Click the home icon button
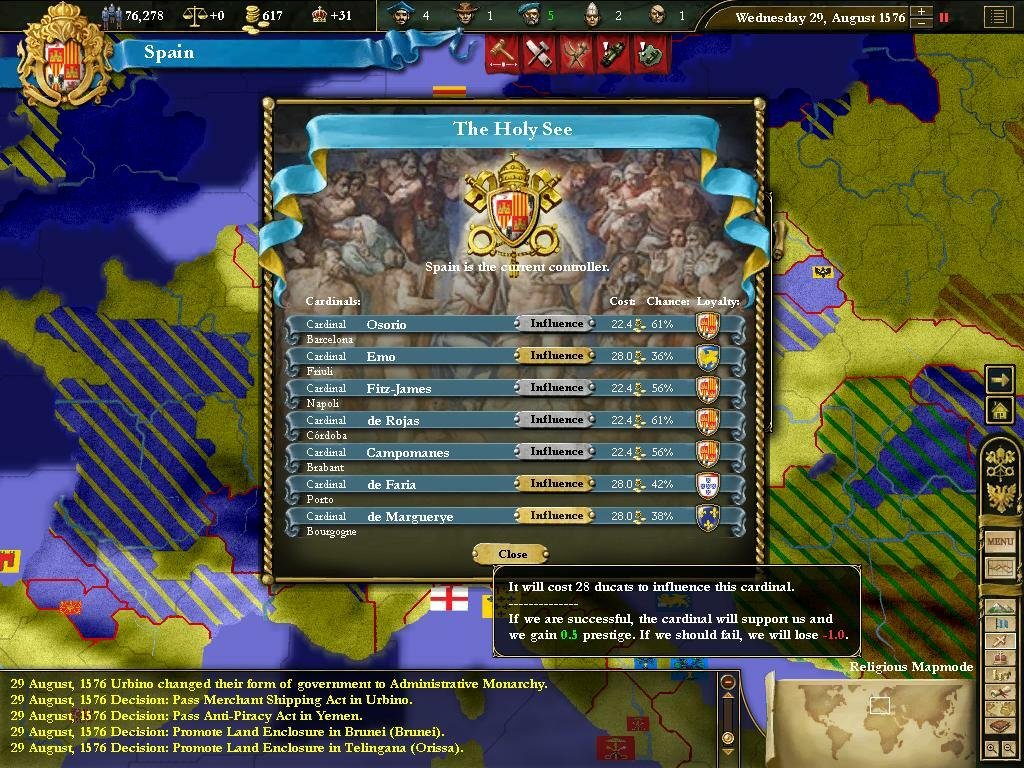Screen dimensions: 1024x768 999,409
